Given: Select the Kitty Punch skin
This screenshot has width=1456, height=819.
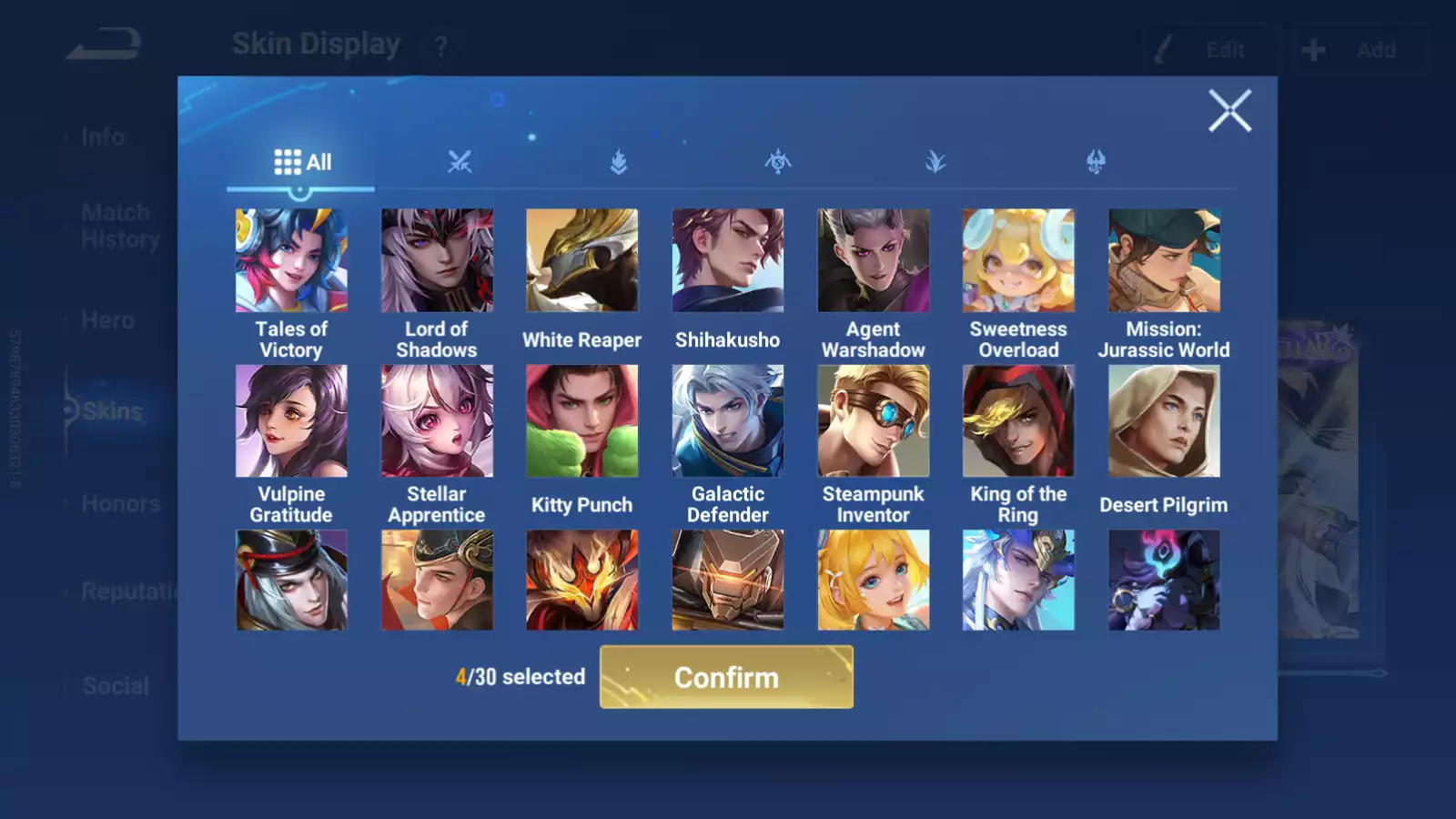Looking at the screenshot, I should pyautogui.click(x=582, y=421).
